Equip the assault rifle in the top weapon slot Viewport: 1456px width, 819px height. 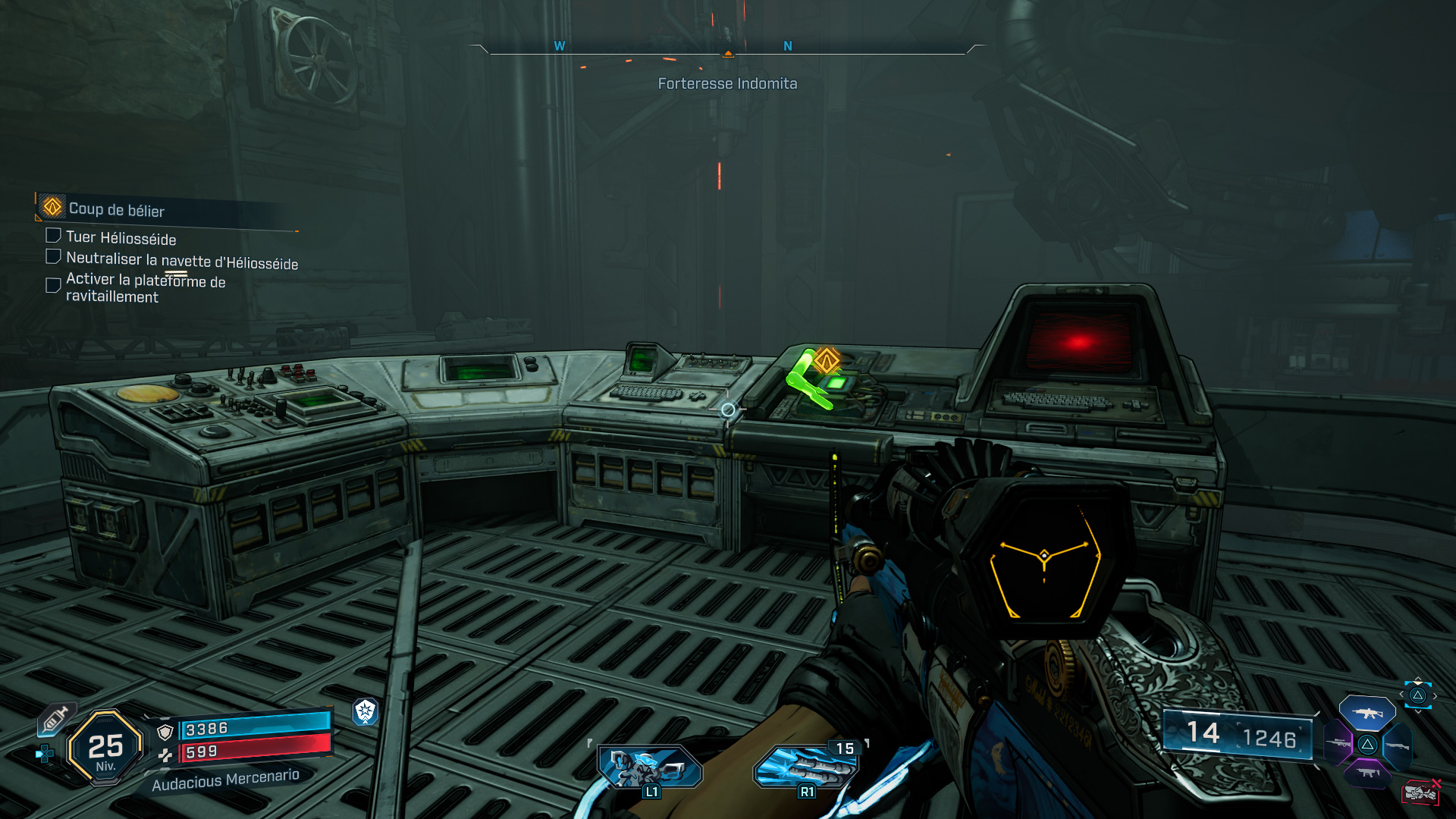1367,714
